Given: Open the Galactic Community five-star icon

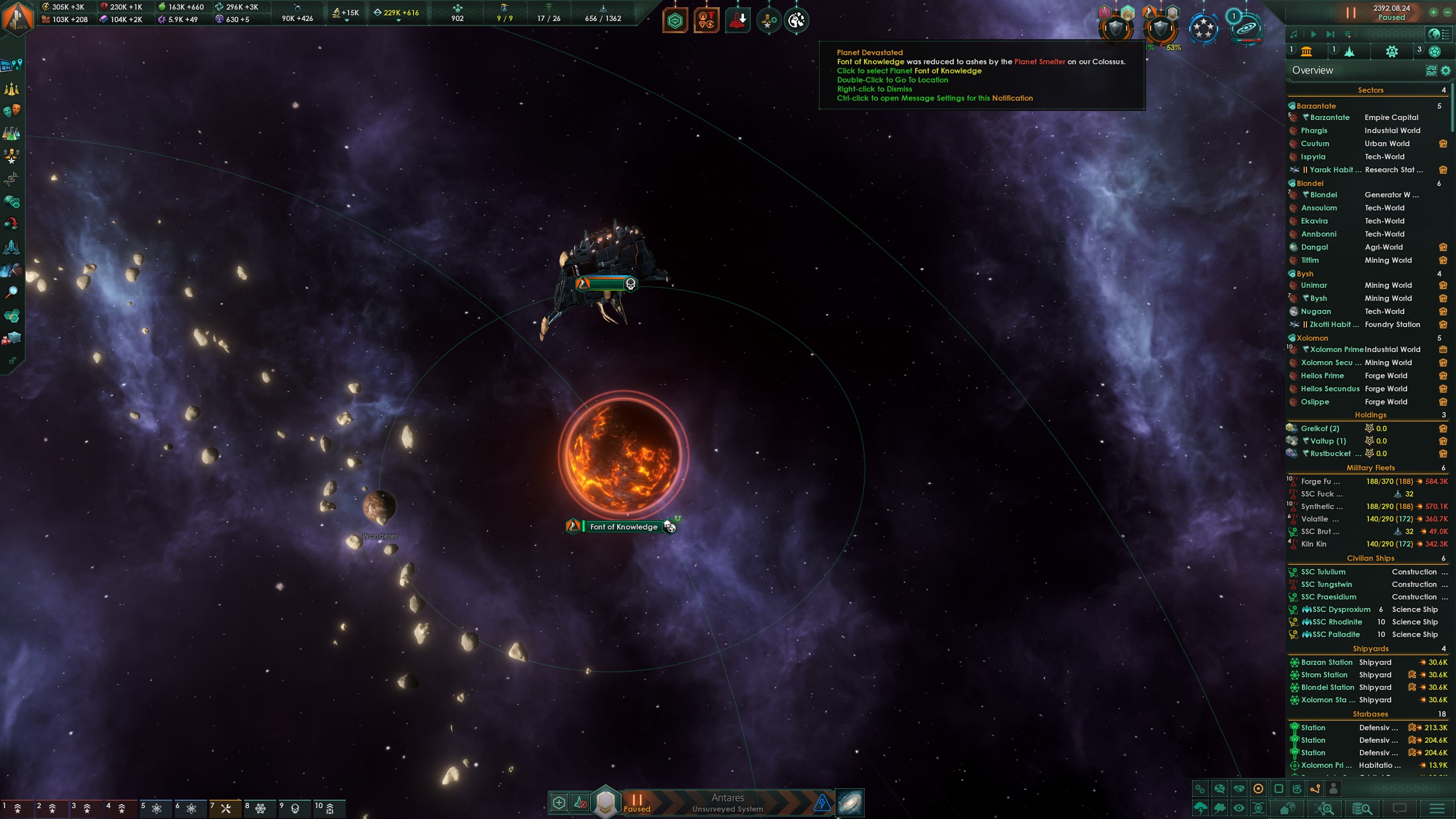Looking at the screenshot, I should coord(1203,27).
